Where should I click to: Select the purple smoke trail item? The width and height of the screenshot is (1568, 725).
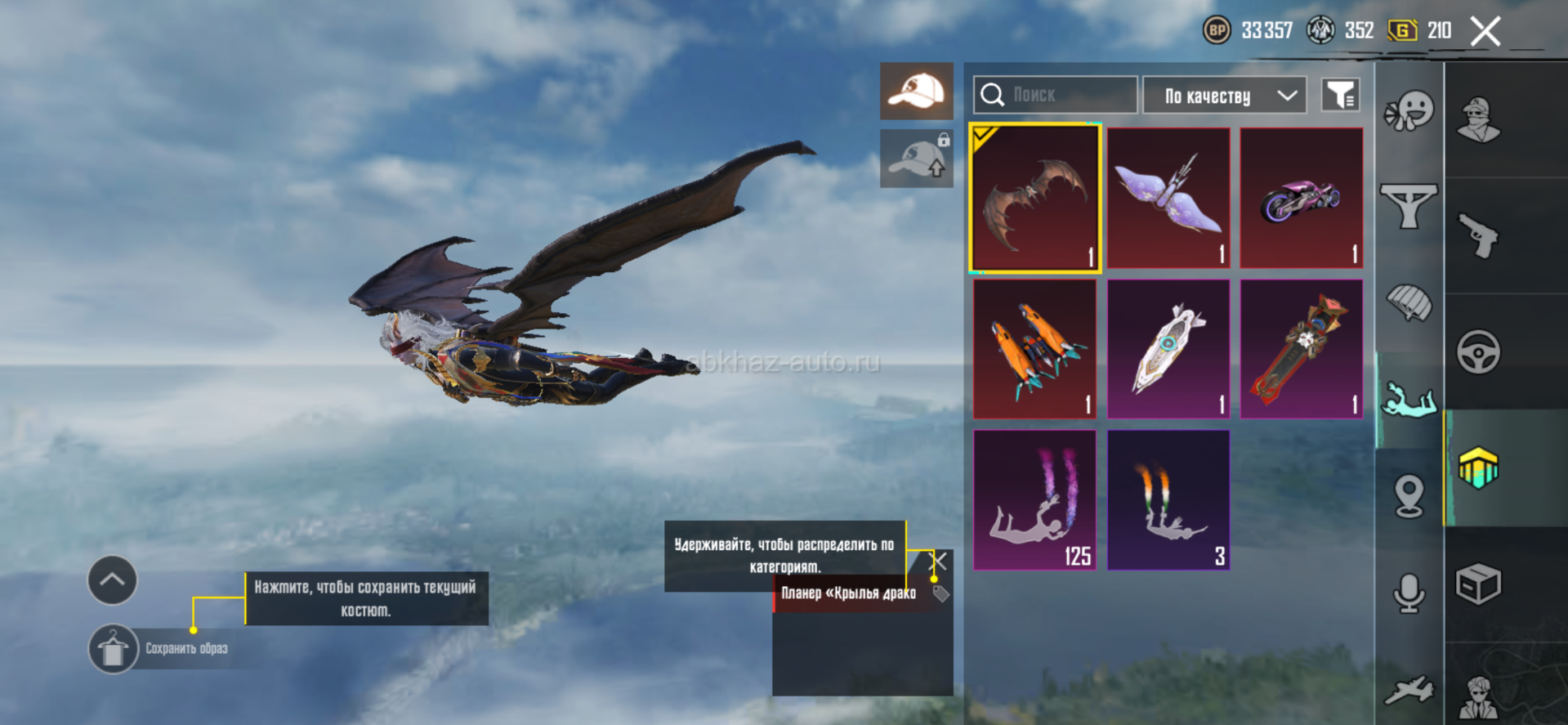pos(1035,500)
